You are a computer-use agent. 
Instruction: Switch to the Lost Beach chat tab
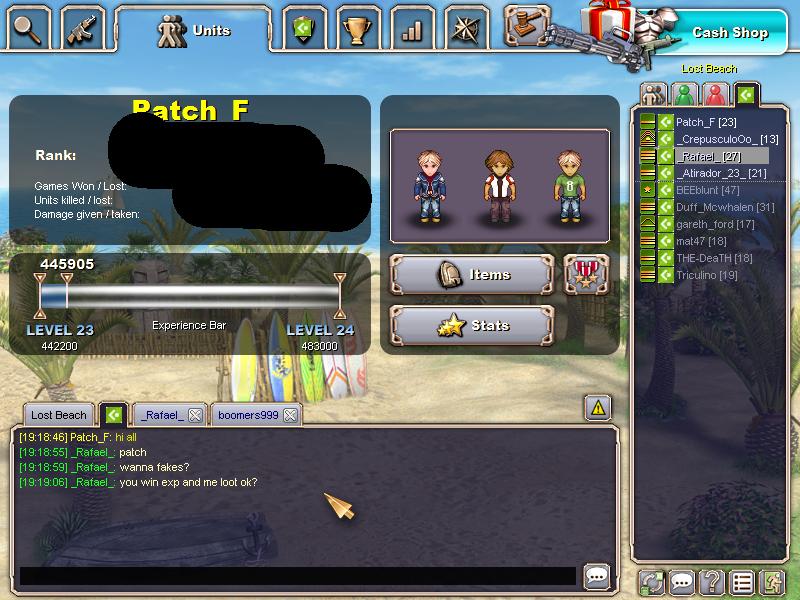click(58, 415)
